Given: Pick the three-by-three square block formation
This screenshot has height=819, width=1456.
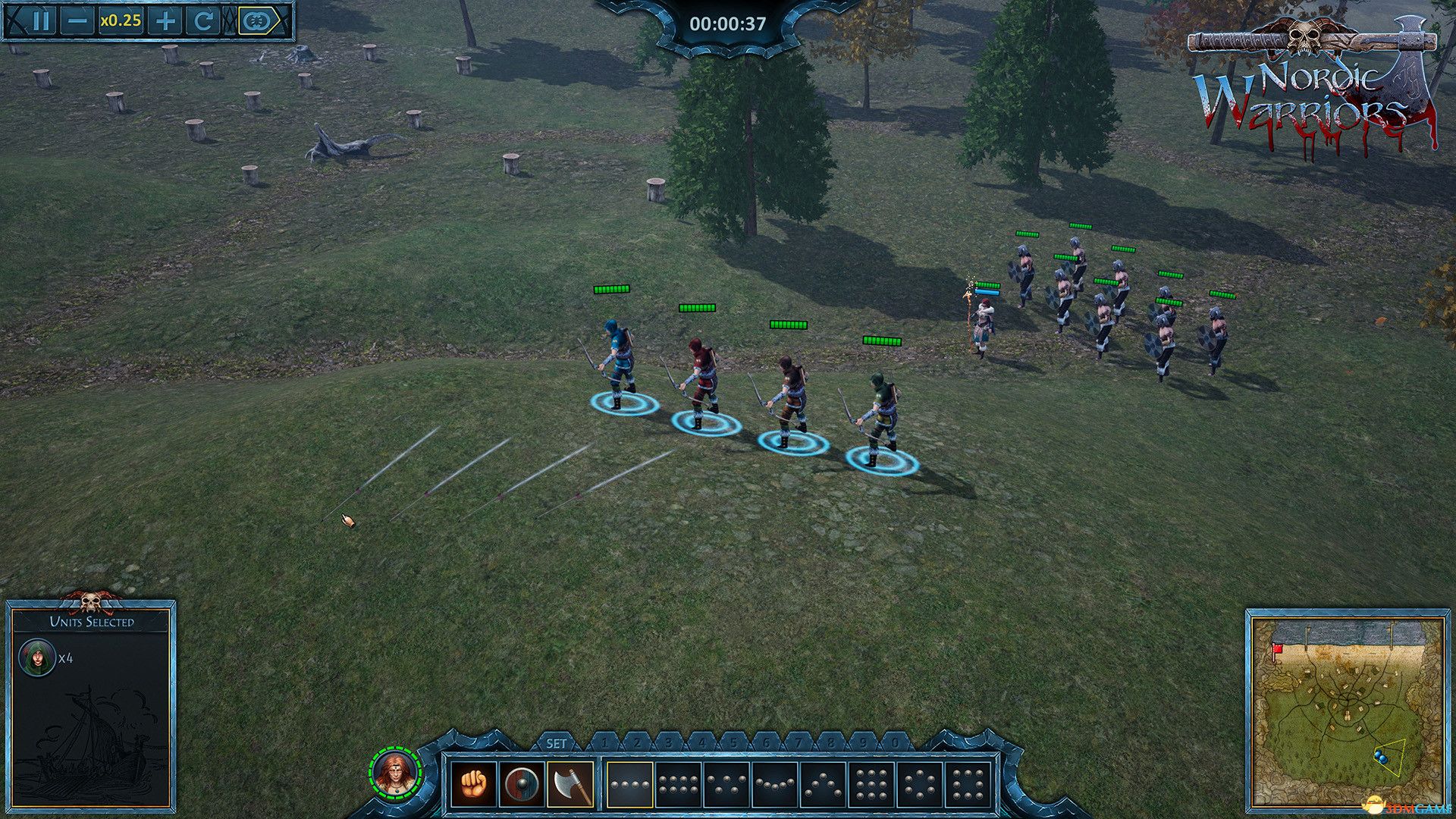Looking at the screenshot, I should point(872,785).
